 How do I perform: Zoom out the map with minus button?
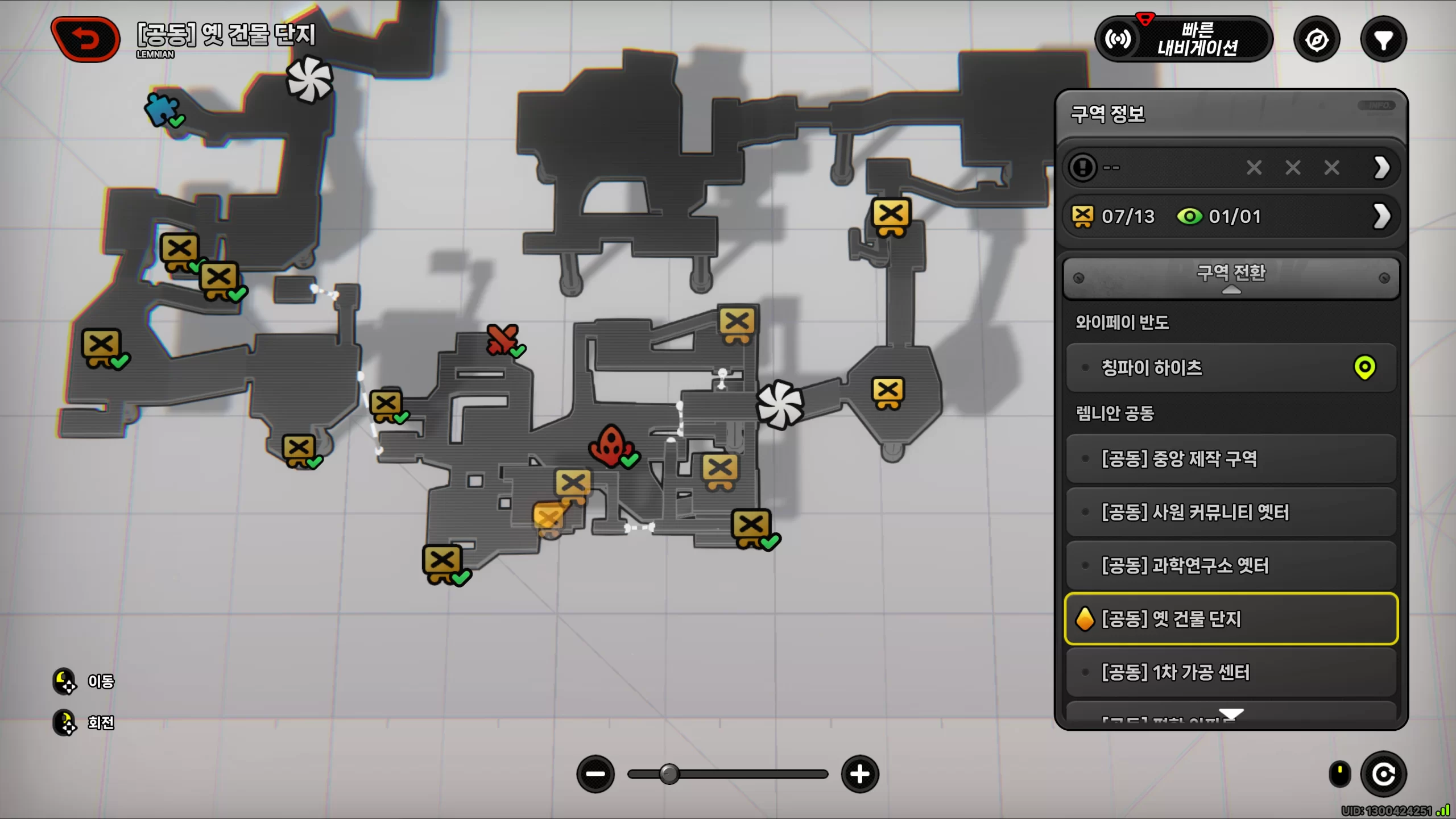coord(595,774)
